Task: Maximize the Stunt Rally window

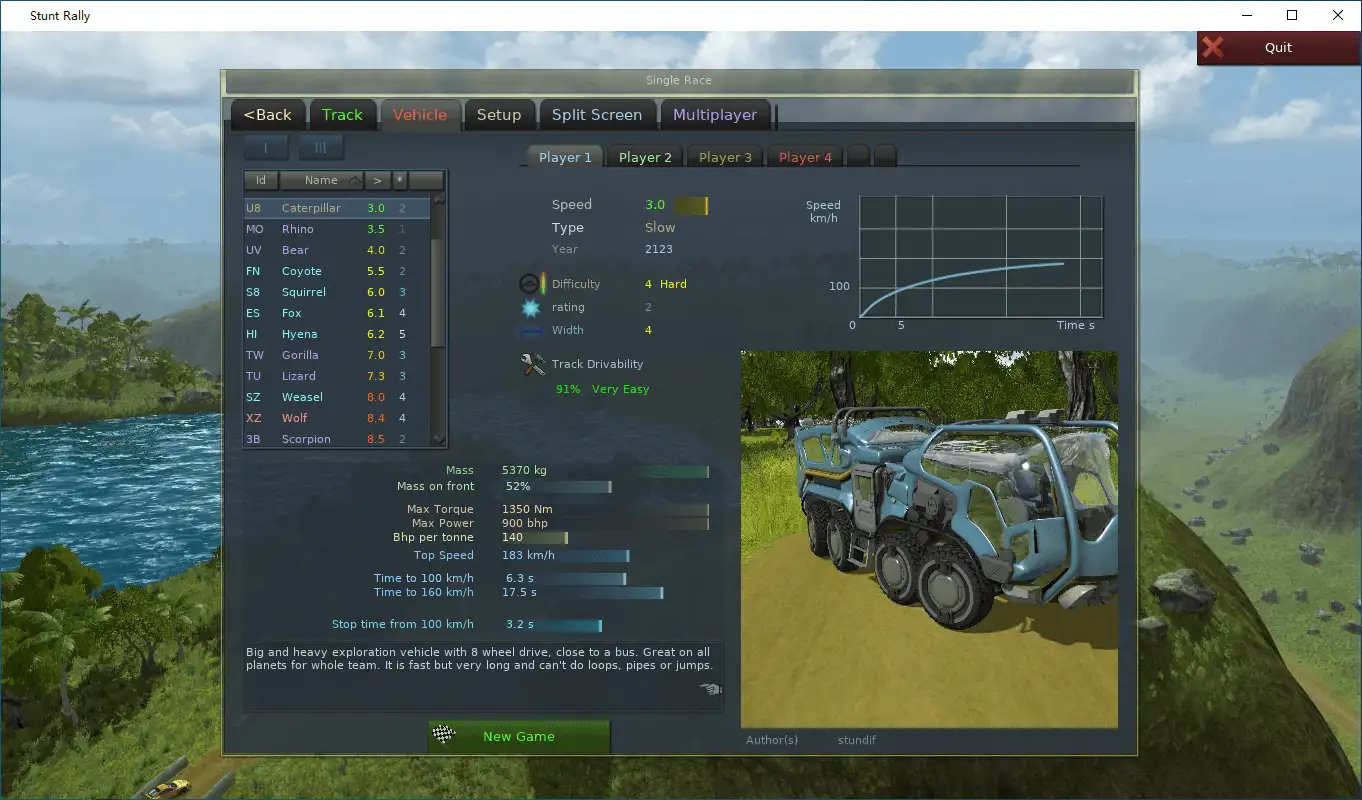Action: pos(1291,15)
